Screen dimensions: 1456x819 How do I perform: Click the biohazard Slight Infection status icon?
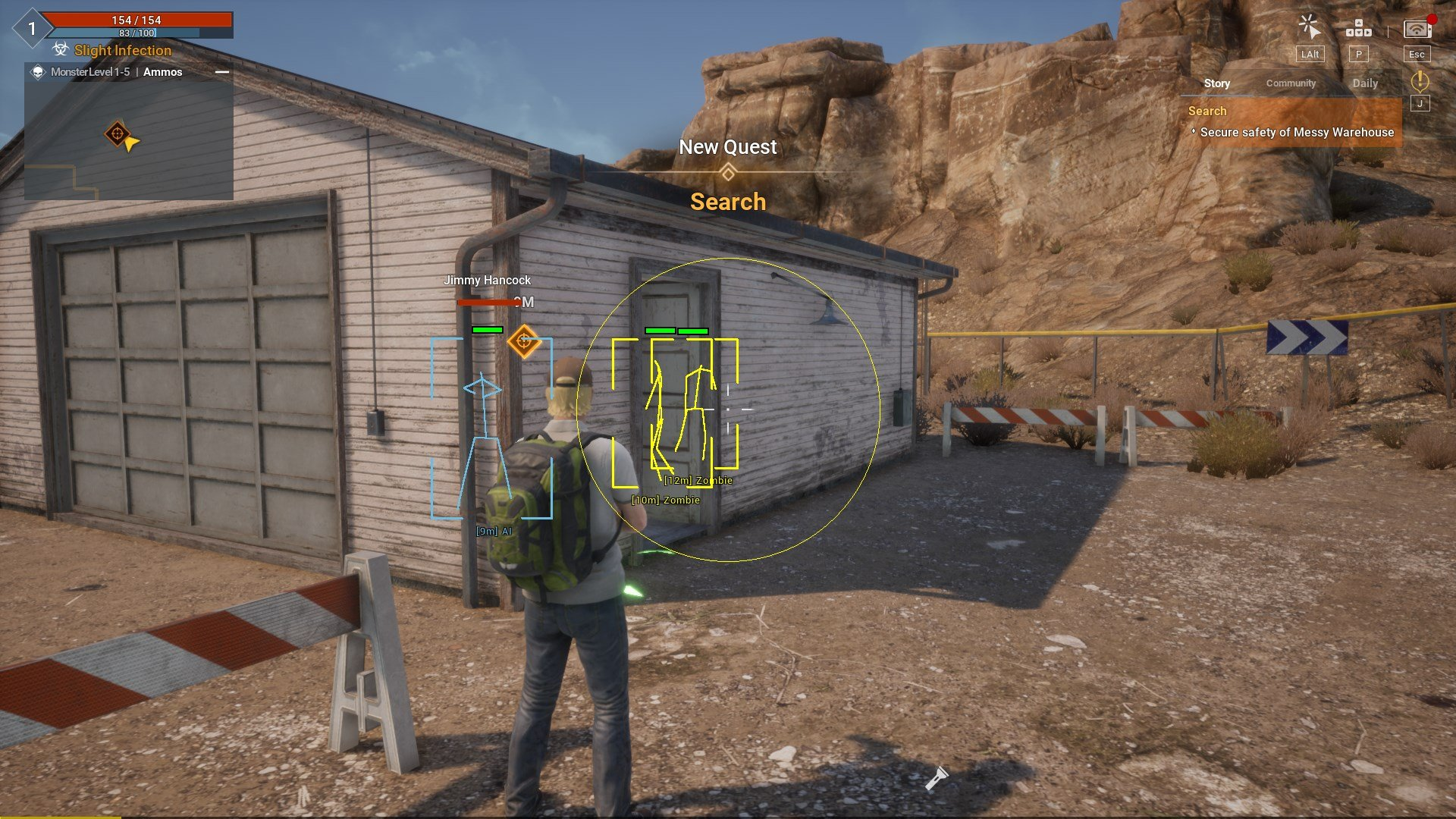coord(61,50)
